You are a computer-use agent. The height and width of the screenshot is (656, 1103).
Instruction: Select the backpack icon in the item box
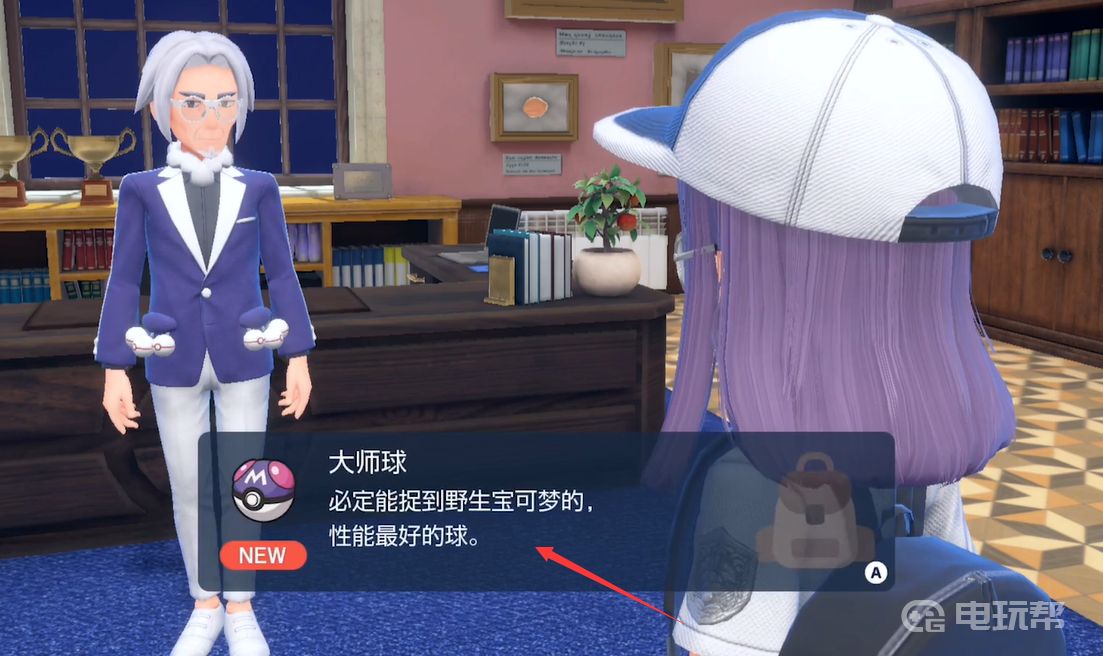pyautogui.click(x=814, y=510)
